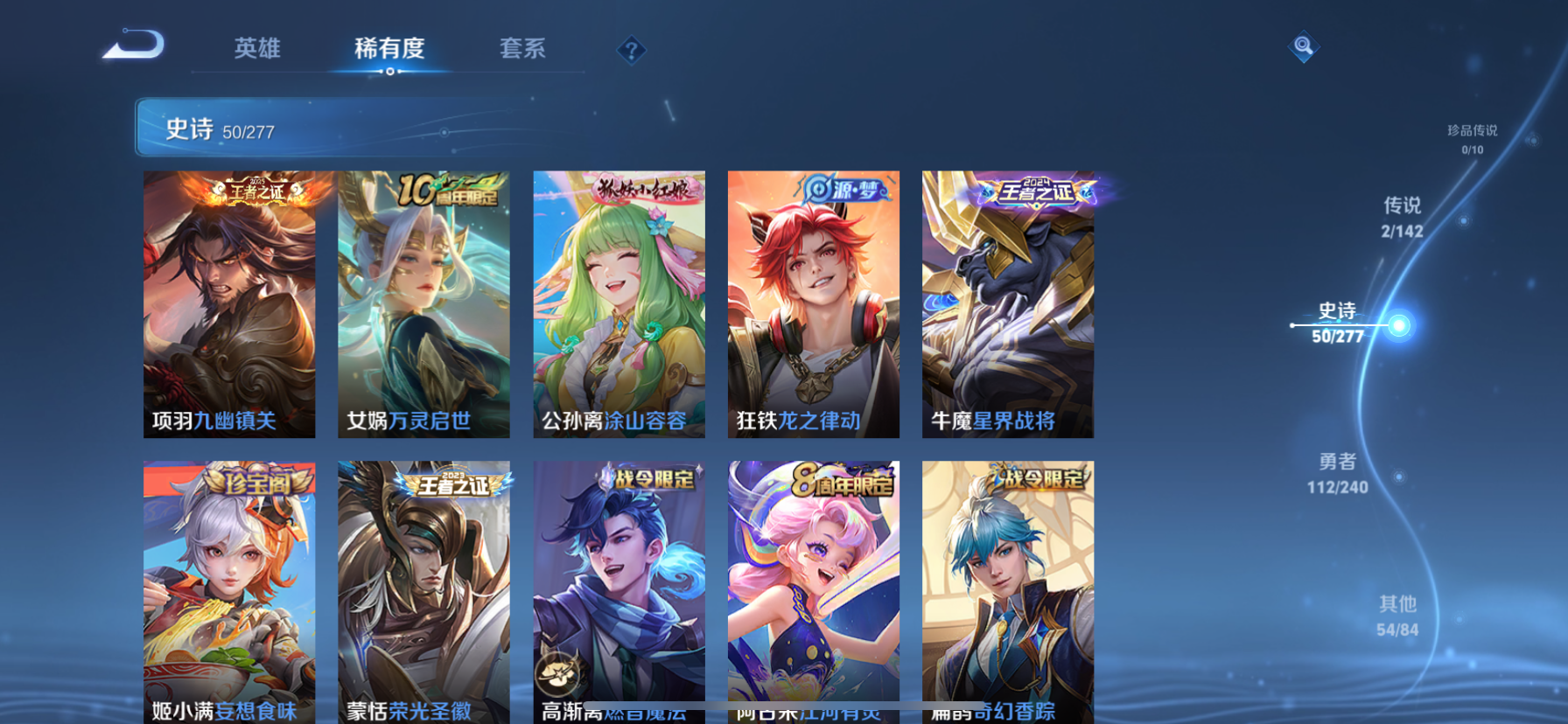View the 狂铁 龙之律动 skin
This screenshot has height=724, width=1568.
pyautogui.click(x=813, y=303)
